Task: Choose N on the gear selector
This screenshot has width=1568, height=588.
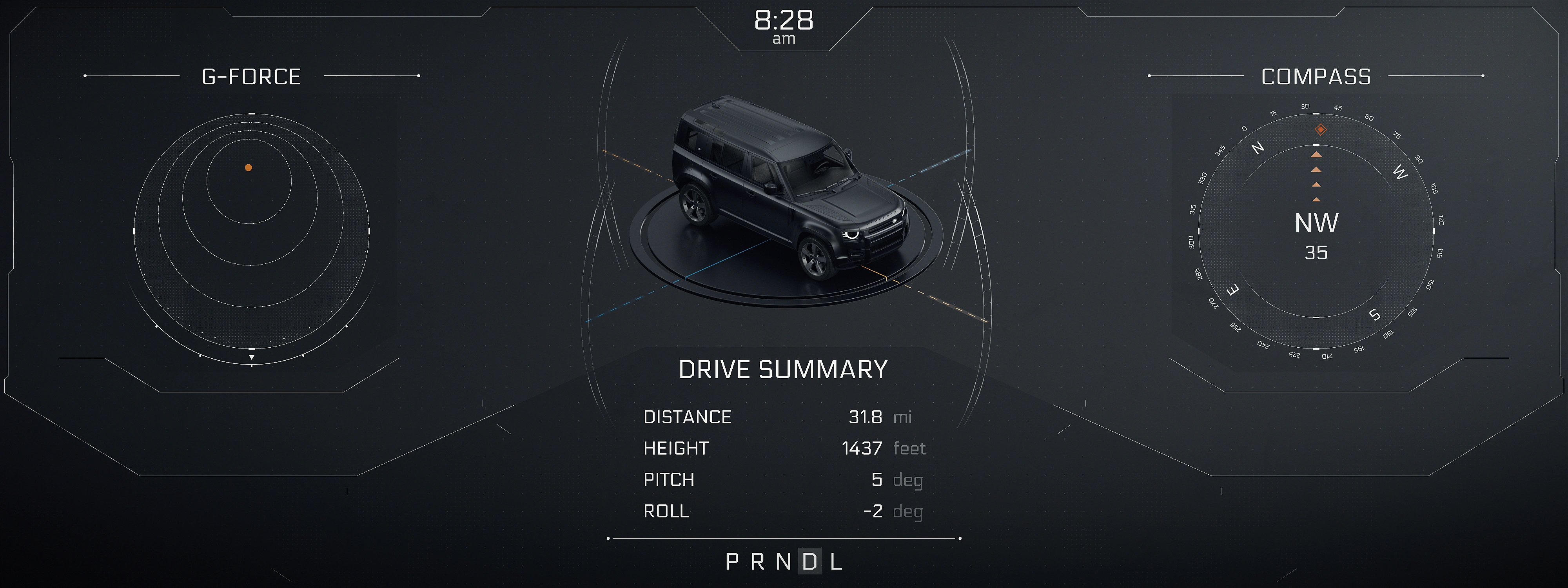Action: pyautogui.click(x=784, y=562)
